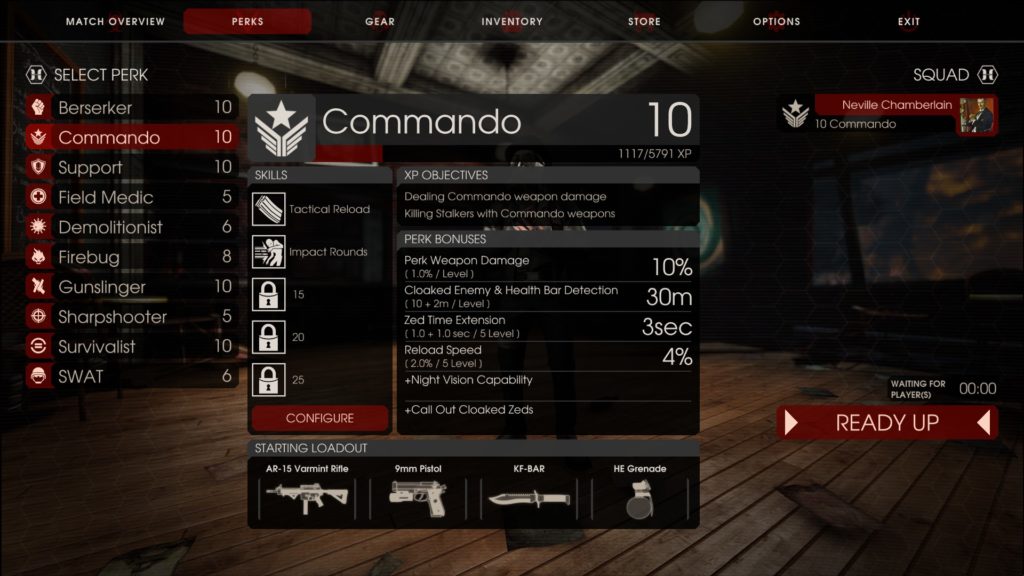
Task: Select the Impact Rounds skill
Action: (320, 252)
